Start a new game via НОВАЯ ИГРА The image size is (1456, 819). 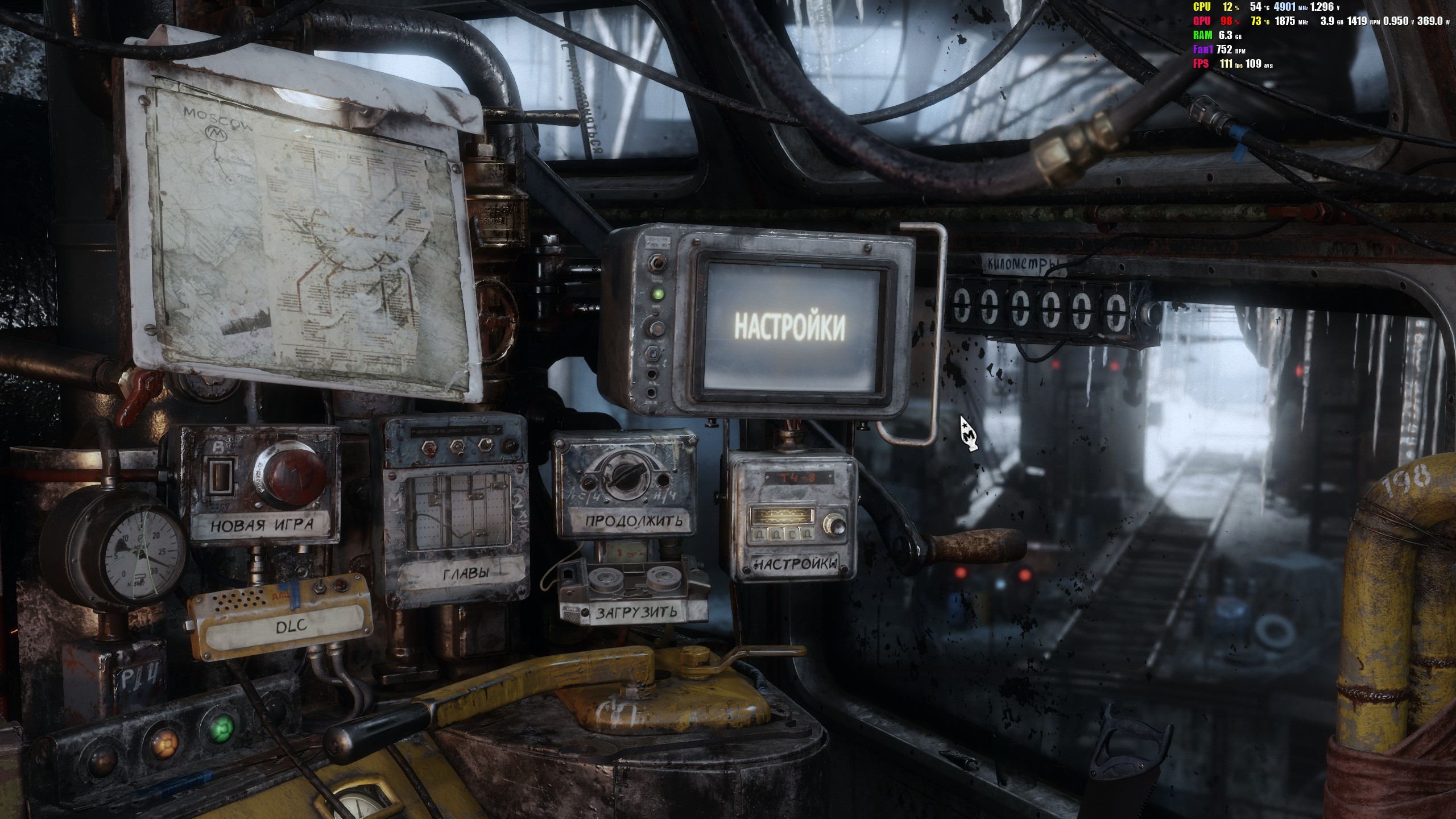[261, 524]
